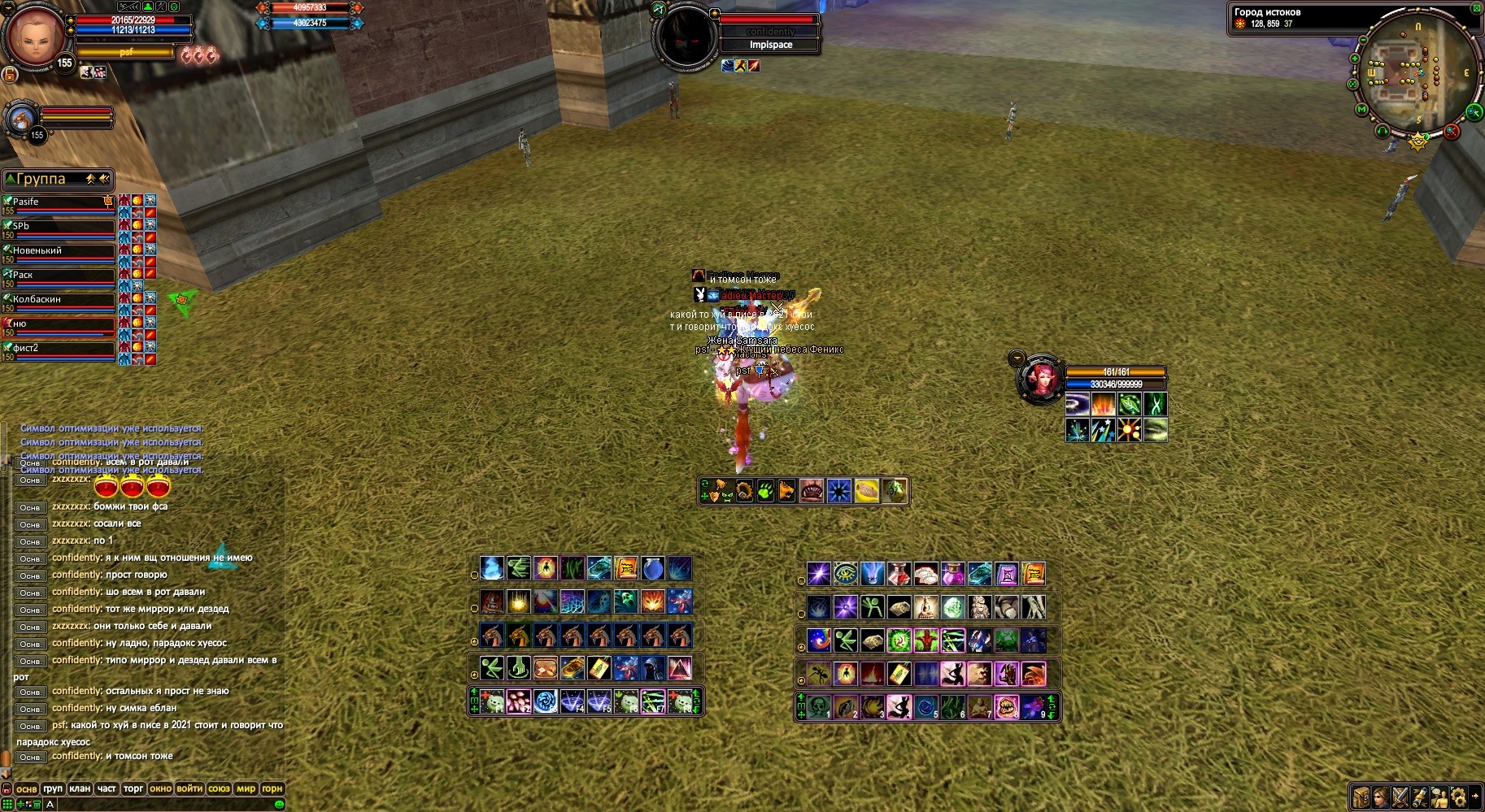Activate the green skull skill in slot 1
This screenshot has width=1485, height=812.
click(x=819, y=706)
